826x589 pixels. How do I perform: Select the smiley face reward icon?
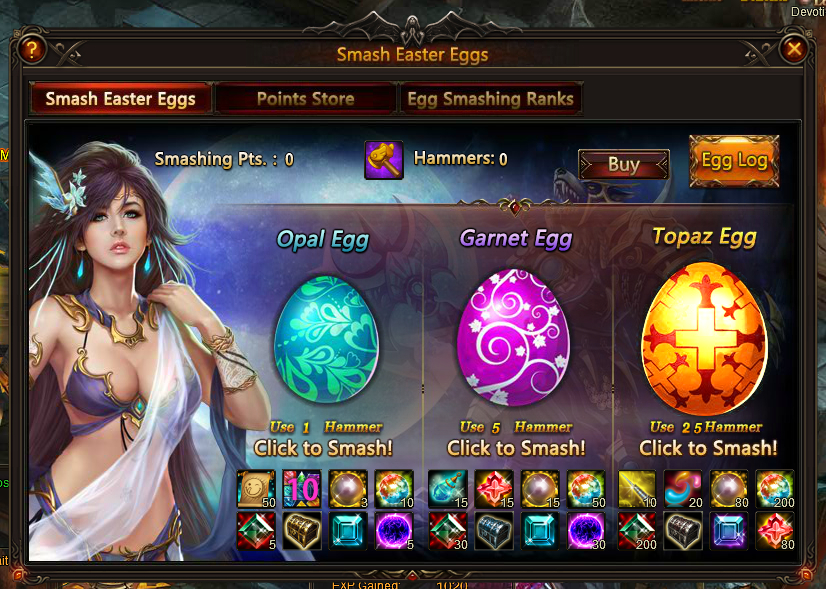tap(255, 489)
